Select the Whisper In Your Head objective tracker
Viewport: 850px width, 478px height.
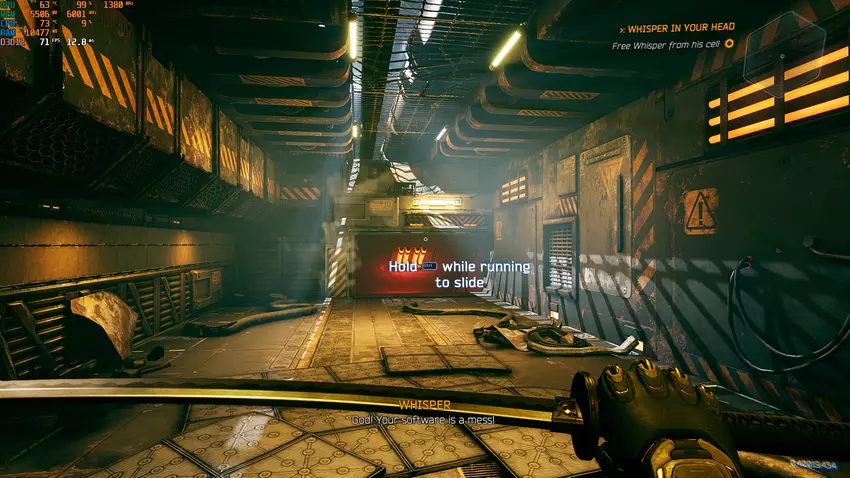[678, 30]
